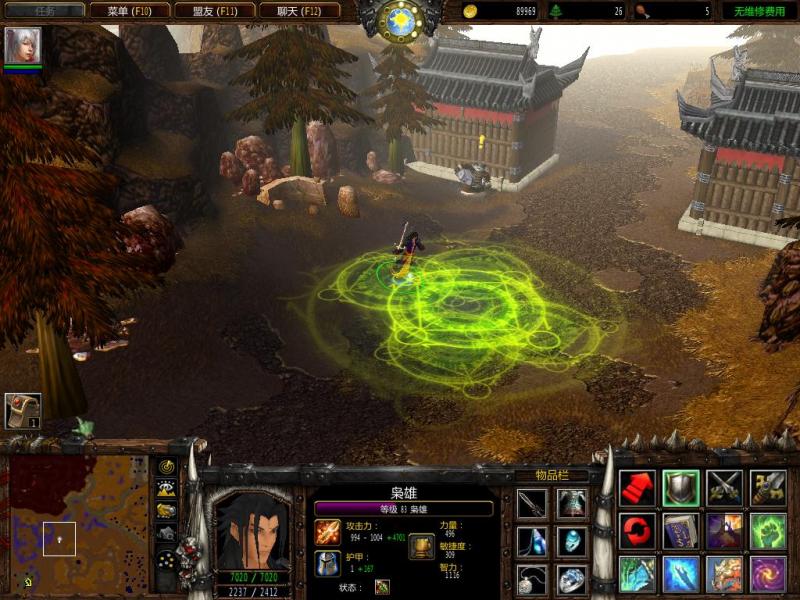Screen dimensions: 800x600
Task: Select the white-haired hero portrait icon
Action: pyautogui.click(x=18, y=45)
